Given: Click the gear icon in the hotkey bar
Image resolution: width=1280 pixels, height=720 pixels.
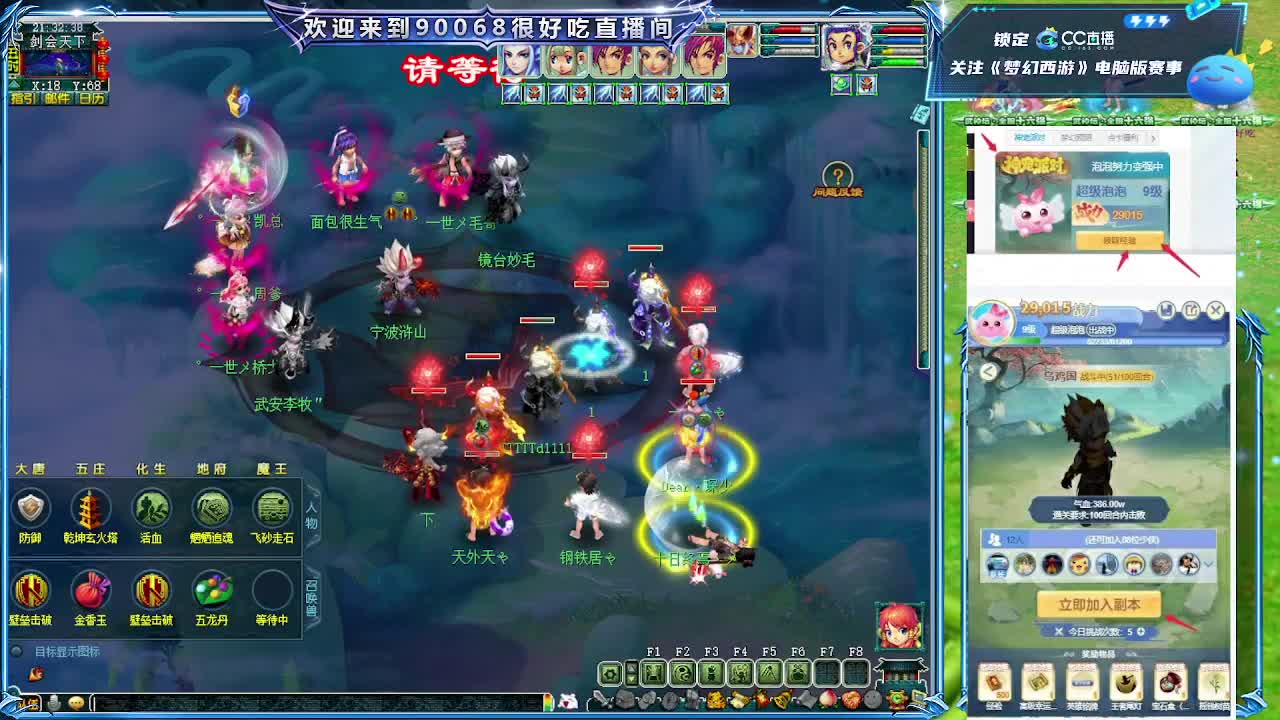Looking at the screenshot, I should tap(609, 672).
